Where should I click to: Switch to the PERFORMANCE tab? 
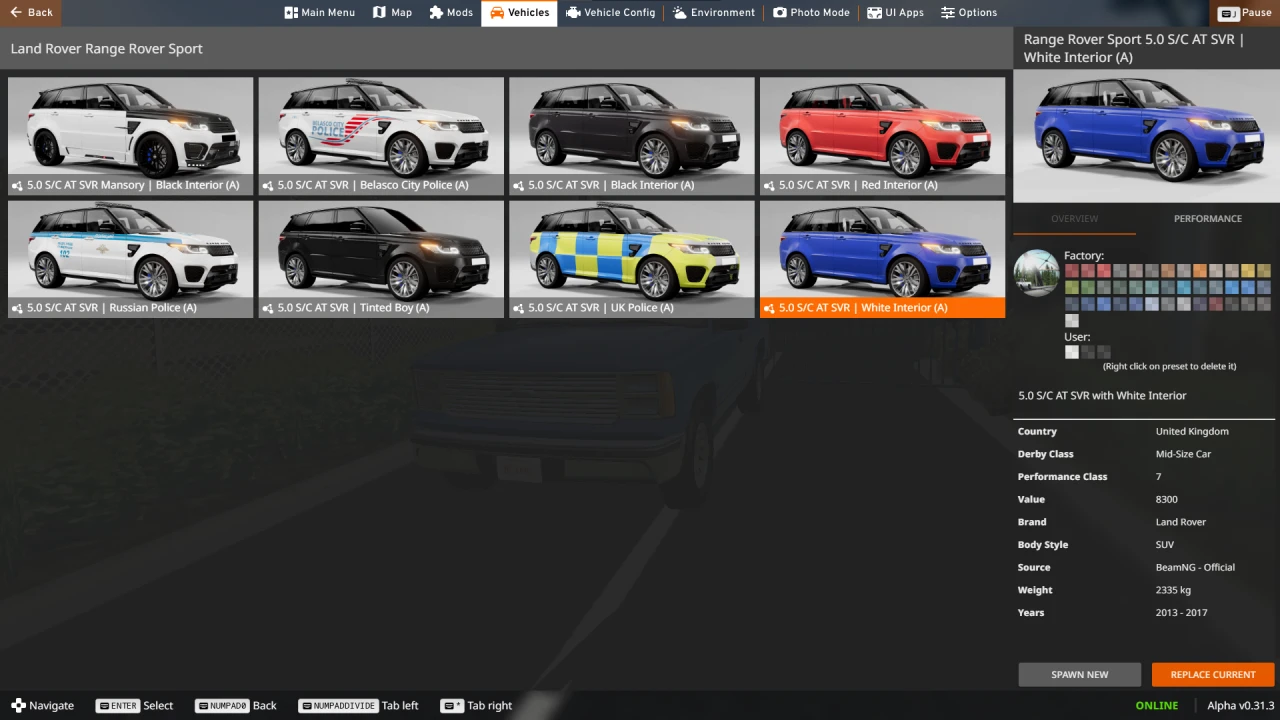[1207, 218]
